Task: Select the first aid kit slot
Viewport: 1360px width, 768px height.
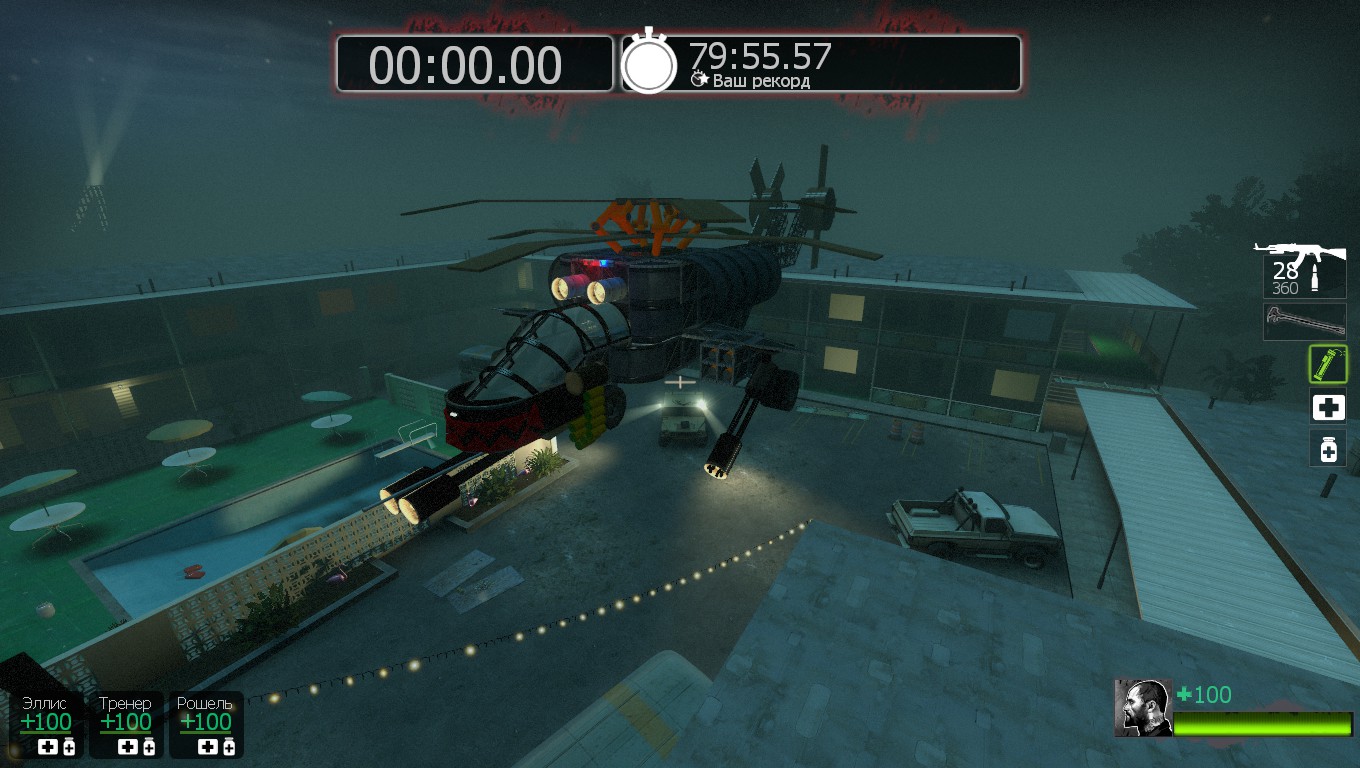Action: coord(1328,407)
